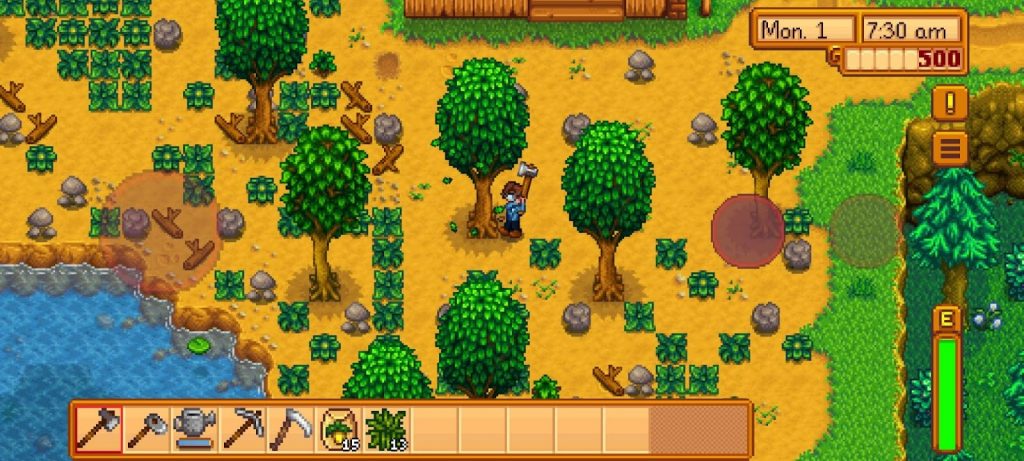The width and height of the screenshot is (1024, 461).
Task: Open the game menu with the three-line button
Action: coord(949,148)
